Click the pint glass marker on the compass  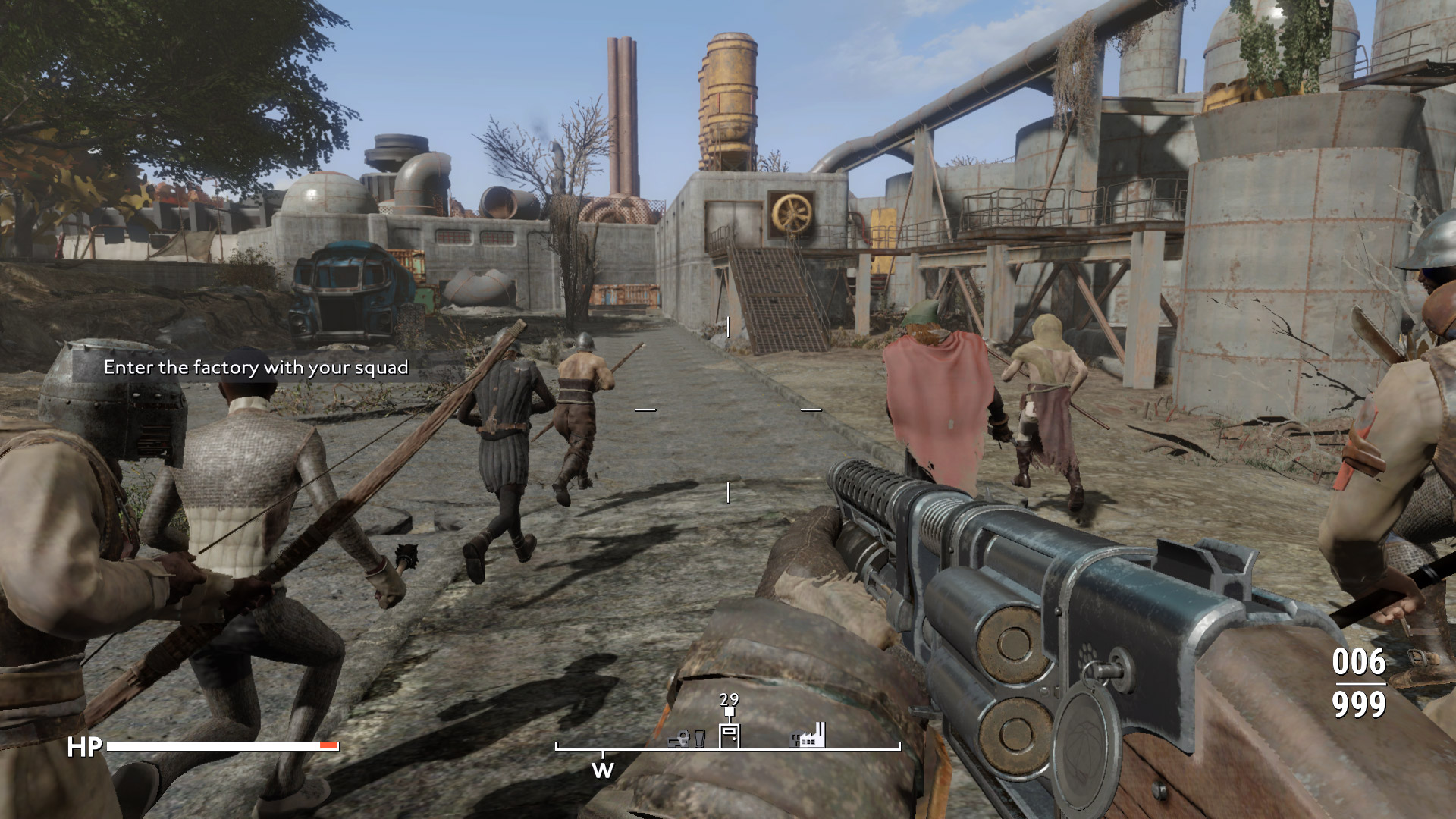point(699,738)
